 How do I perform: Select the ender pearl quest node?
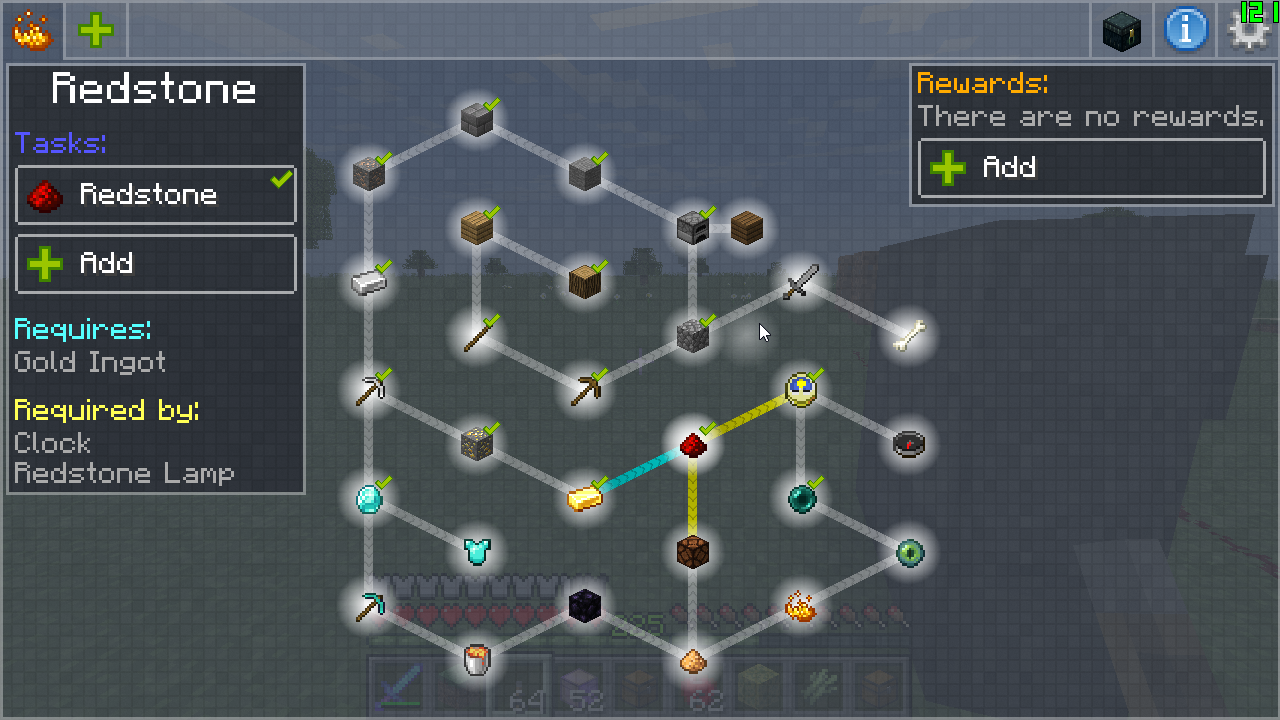(801, 498)
